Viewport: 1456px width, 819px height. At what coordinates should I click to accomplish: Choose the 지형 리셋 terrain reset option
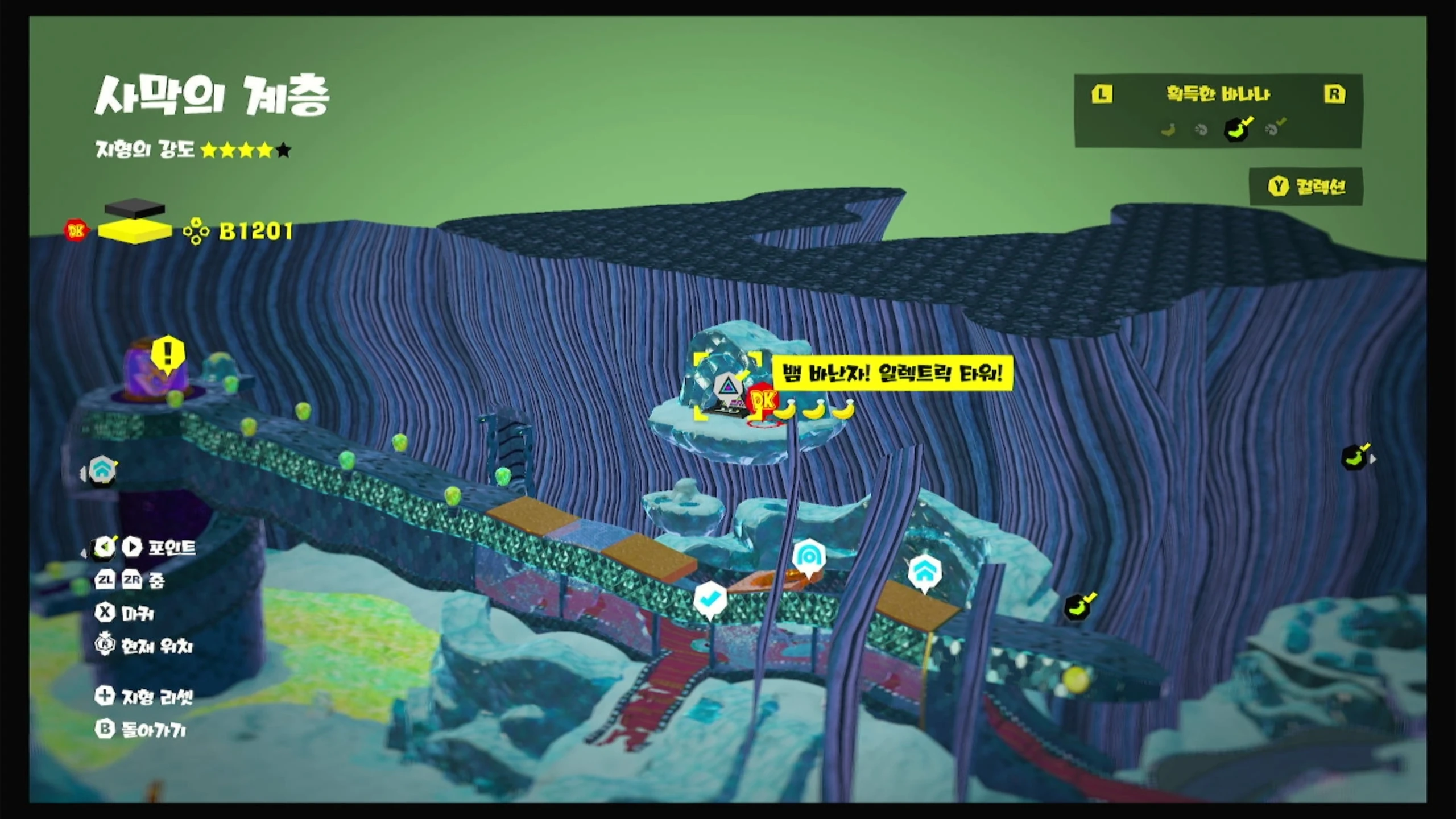coord(145,696)
